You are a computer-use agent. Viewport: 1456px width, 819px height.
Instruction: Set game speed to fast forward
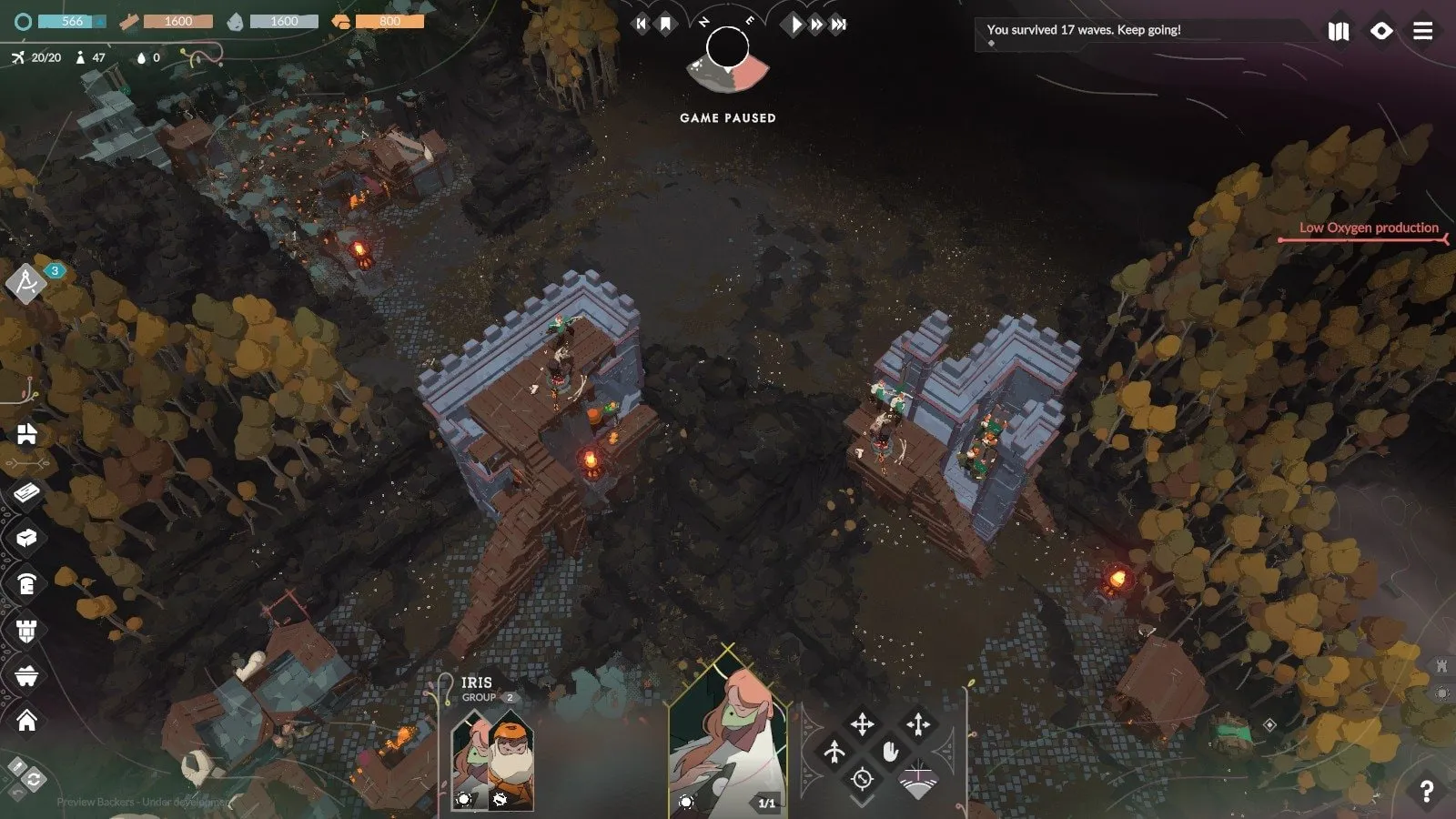(x=817, y=25)
